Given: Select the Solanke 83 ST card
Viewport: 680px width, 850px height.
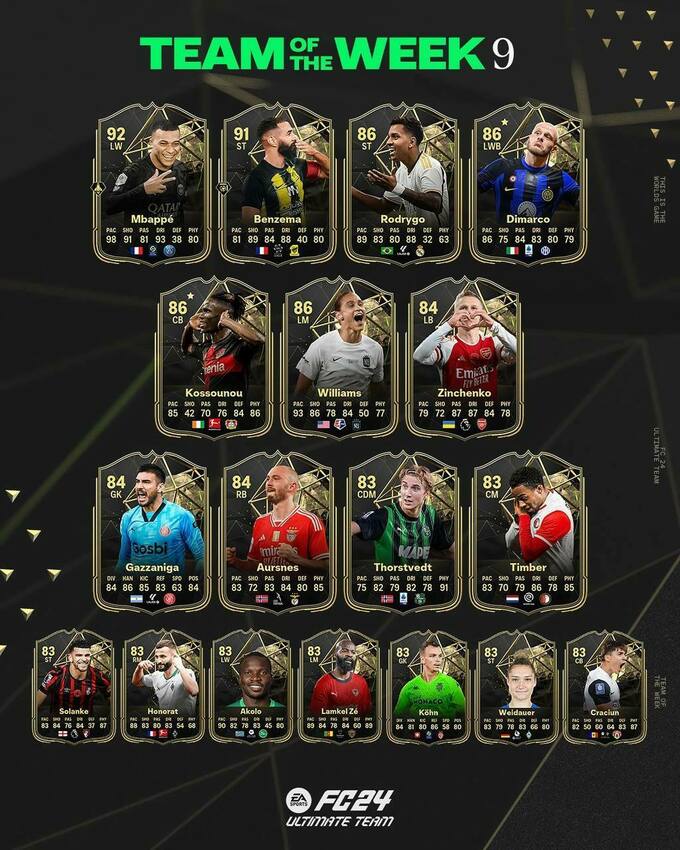Looking at the screenshot, I should [75, 686].
